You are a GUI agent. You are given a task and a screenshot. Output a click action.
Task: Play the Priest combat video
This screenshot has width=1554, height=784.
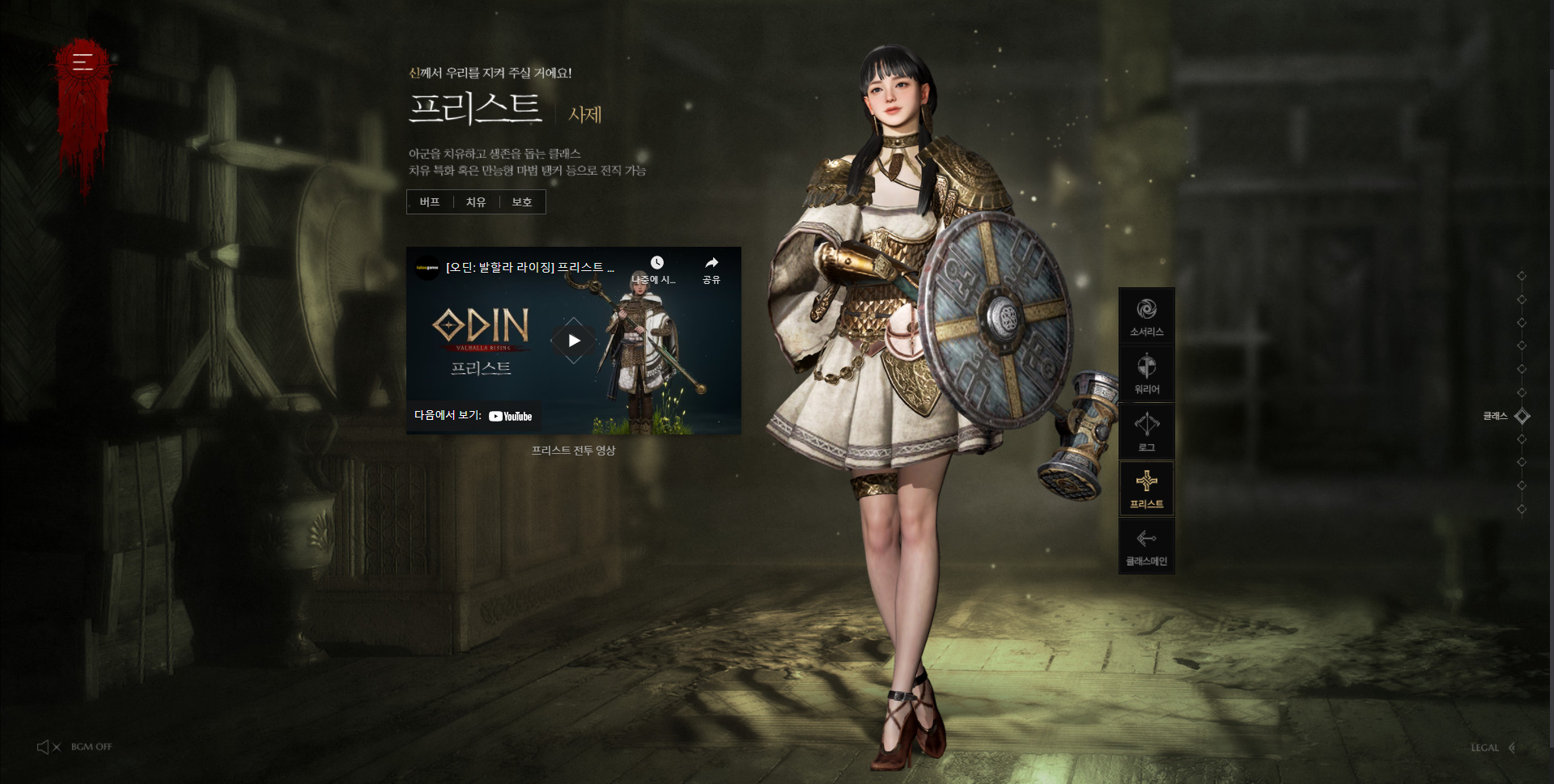[x=574, y=341]
